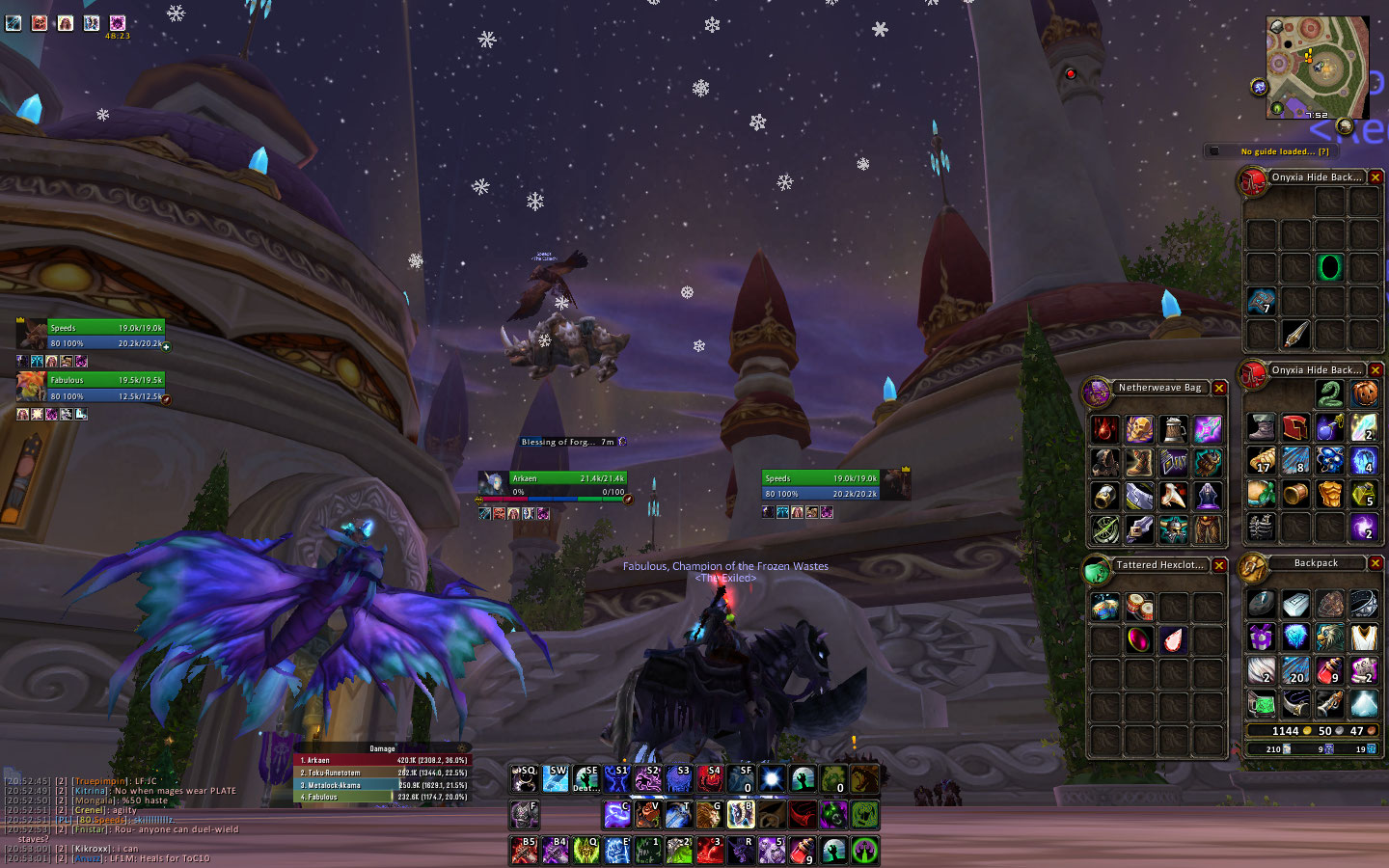Close the Tattered Hexcloth bag window

point(1219,565)
